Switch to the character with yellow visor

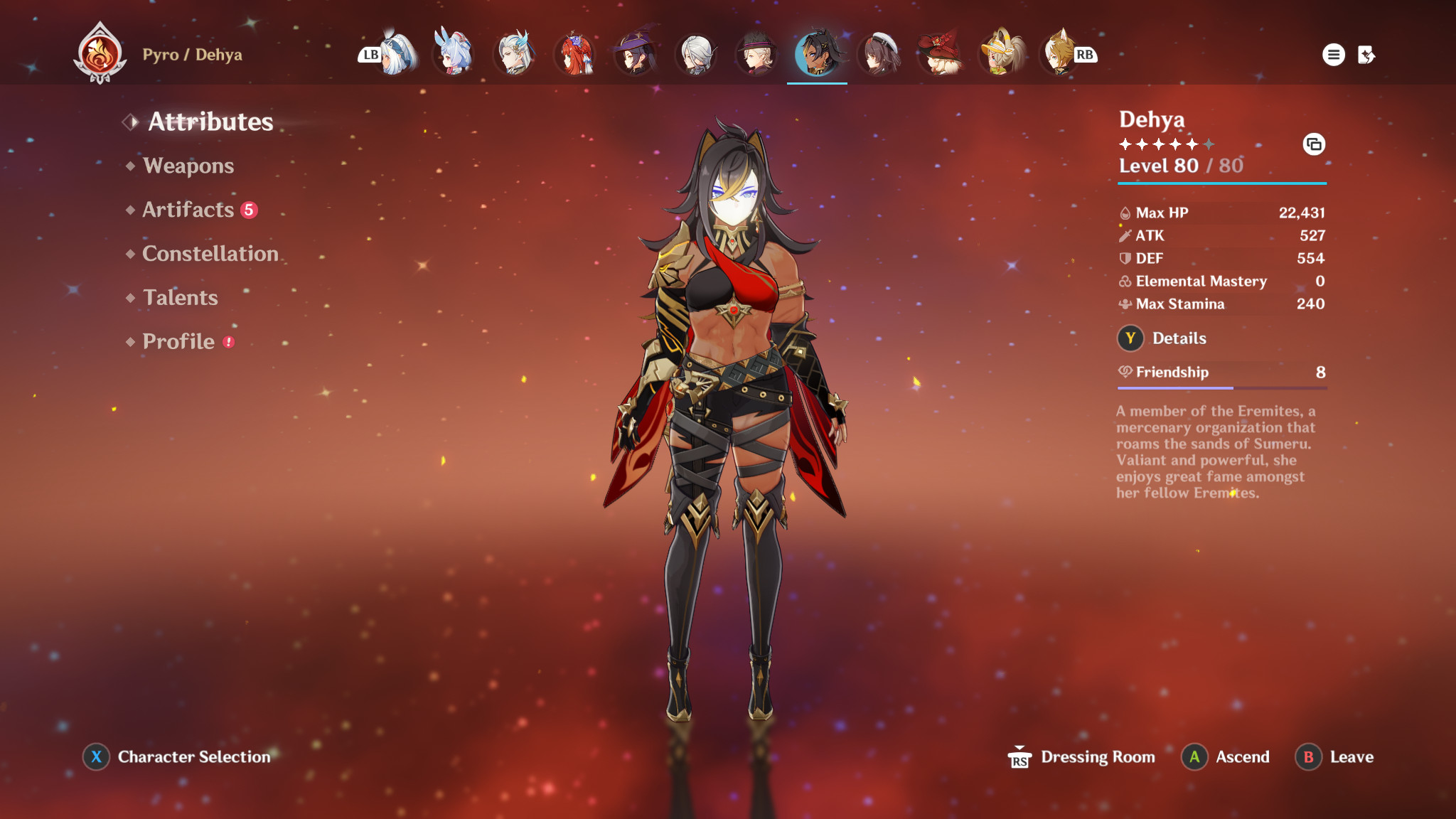(1001, 53)
